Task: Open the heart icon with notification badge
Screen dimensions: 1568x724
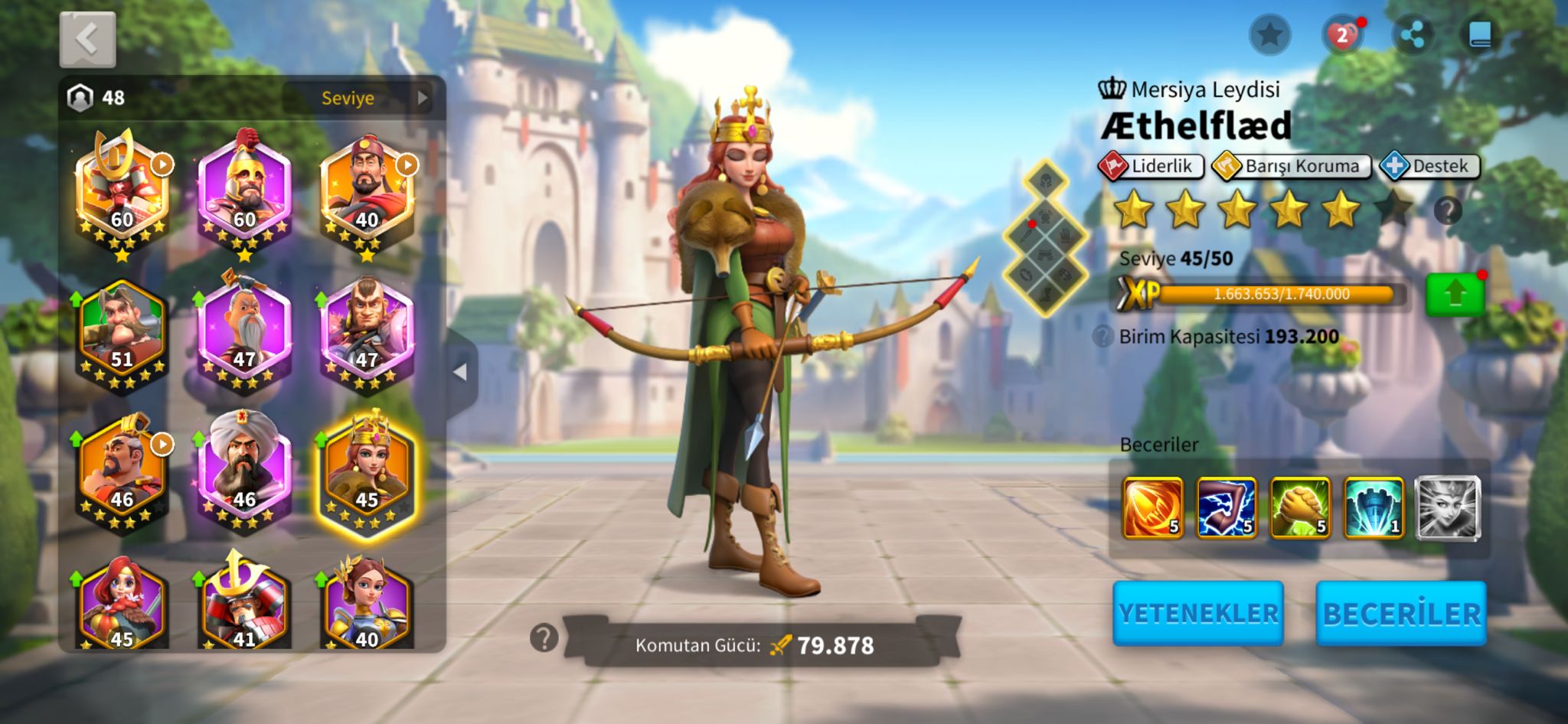Action: click(1341, 35)
